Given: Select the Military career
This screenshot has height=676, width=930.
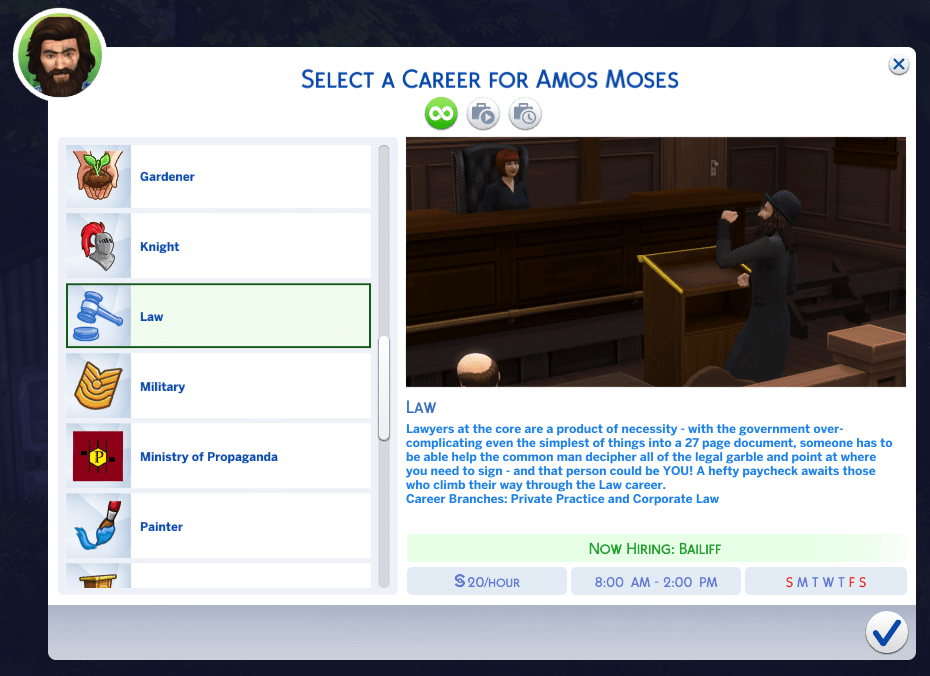Looking at the screenshot, I should tap(218, 387).
